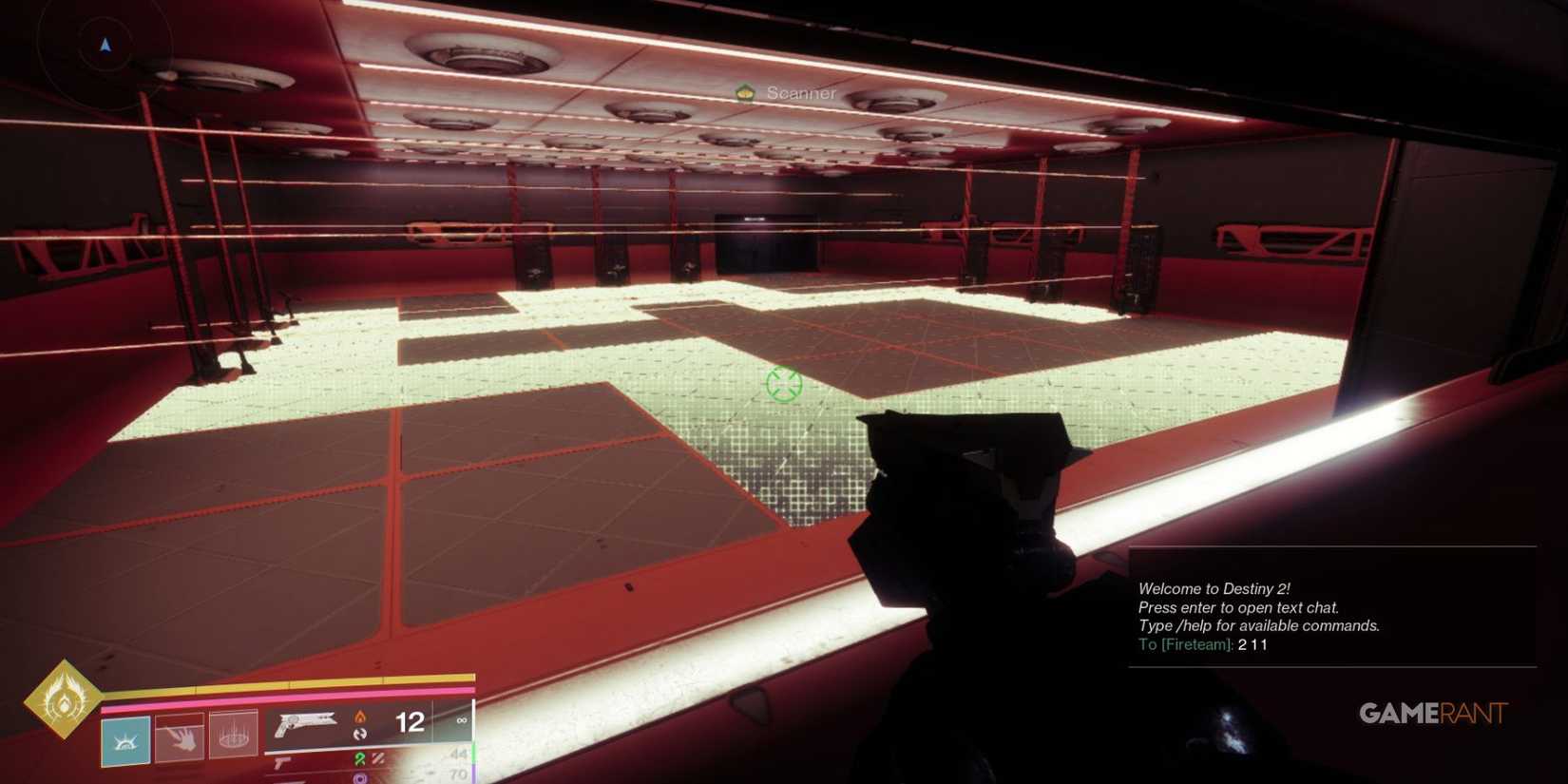Click the melee hand ability icon
The width and height of the screenshot is (1568, 784).
pyautogui.click(x=181, y=739)
